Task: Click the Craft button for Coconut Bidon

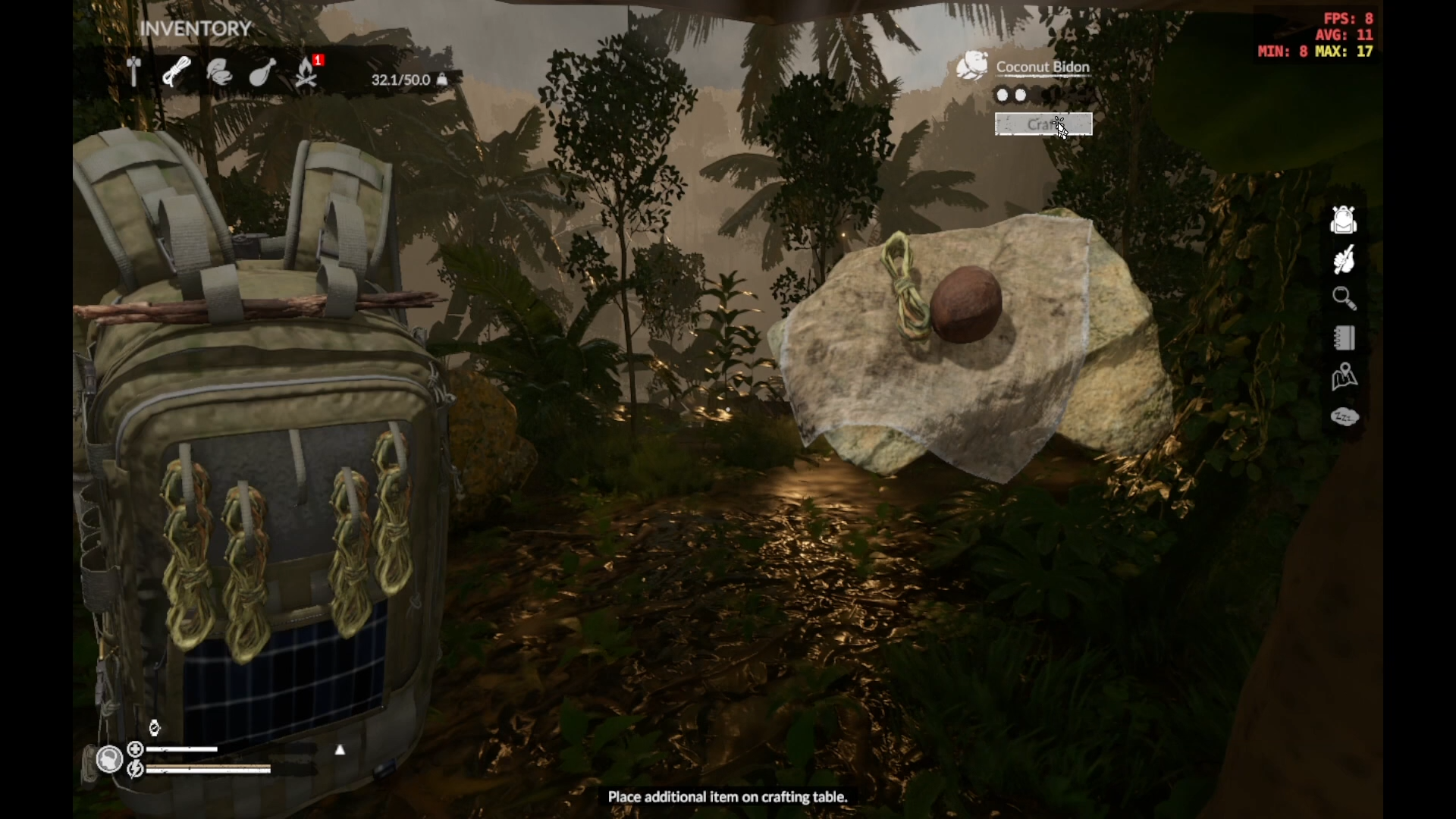Action: (1043, 124)
